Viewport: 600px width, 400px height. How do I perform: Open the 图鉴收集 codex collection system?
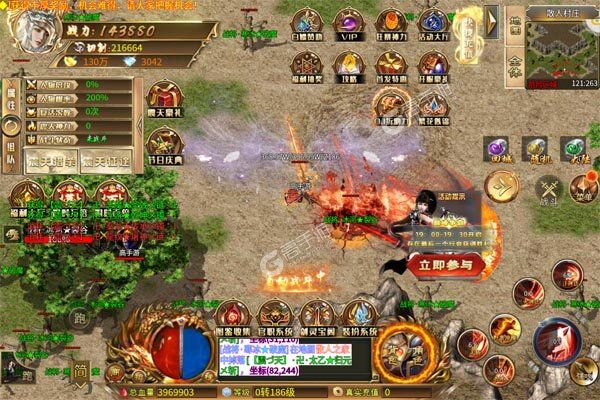[x=234, y=317]
